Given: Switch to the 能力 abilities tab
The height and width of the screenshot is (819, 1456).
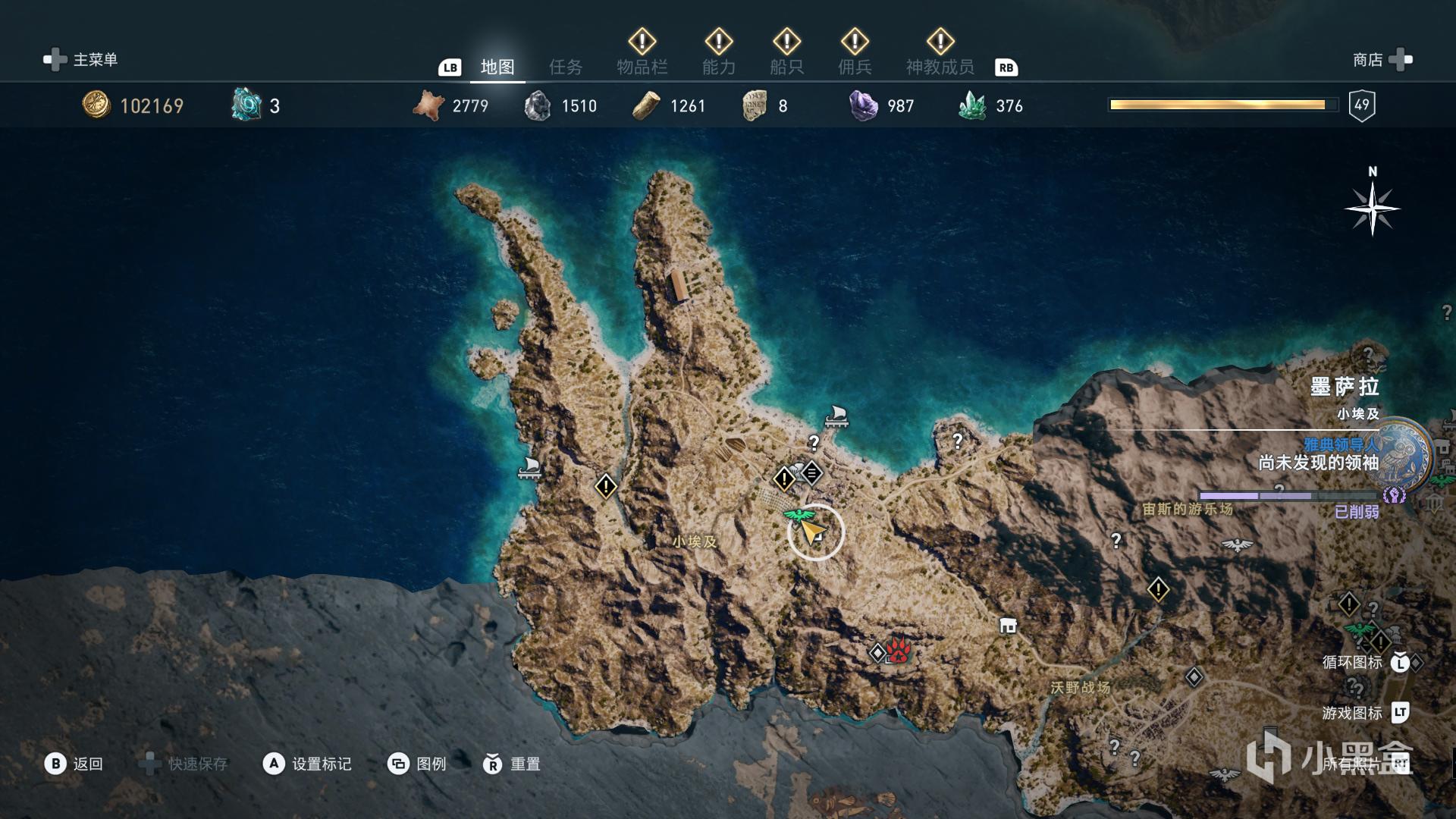Looking at the screenshot, I should click(718, 67).
